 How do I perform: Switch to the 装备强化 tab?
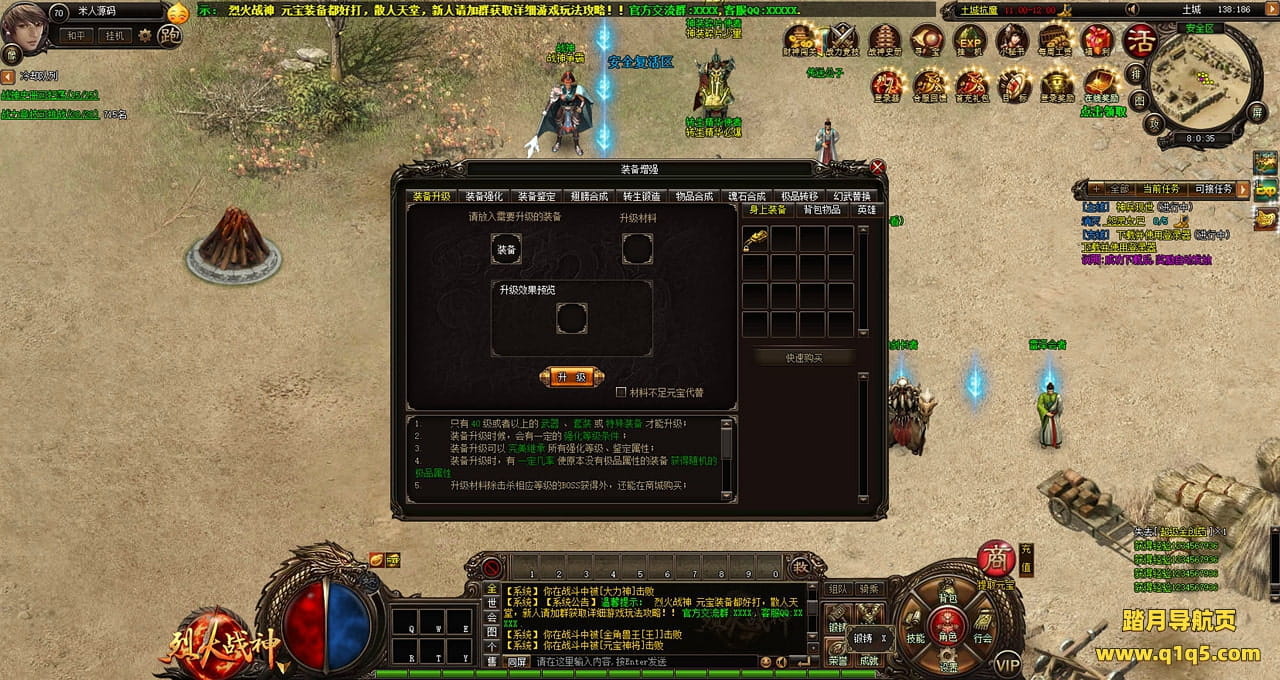tap(485, 197)
